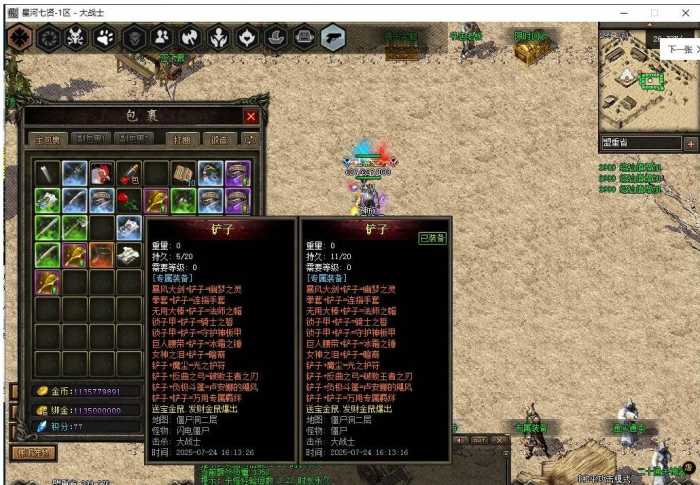Click the brown button below the bag

click(33, 452)
